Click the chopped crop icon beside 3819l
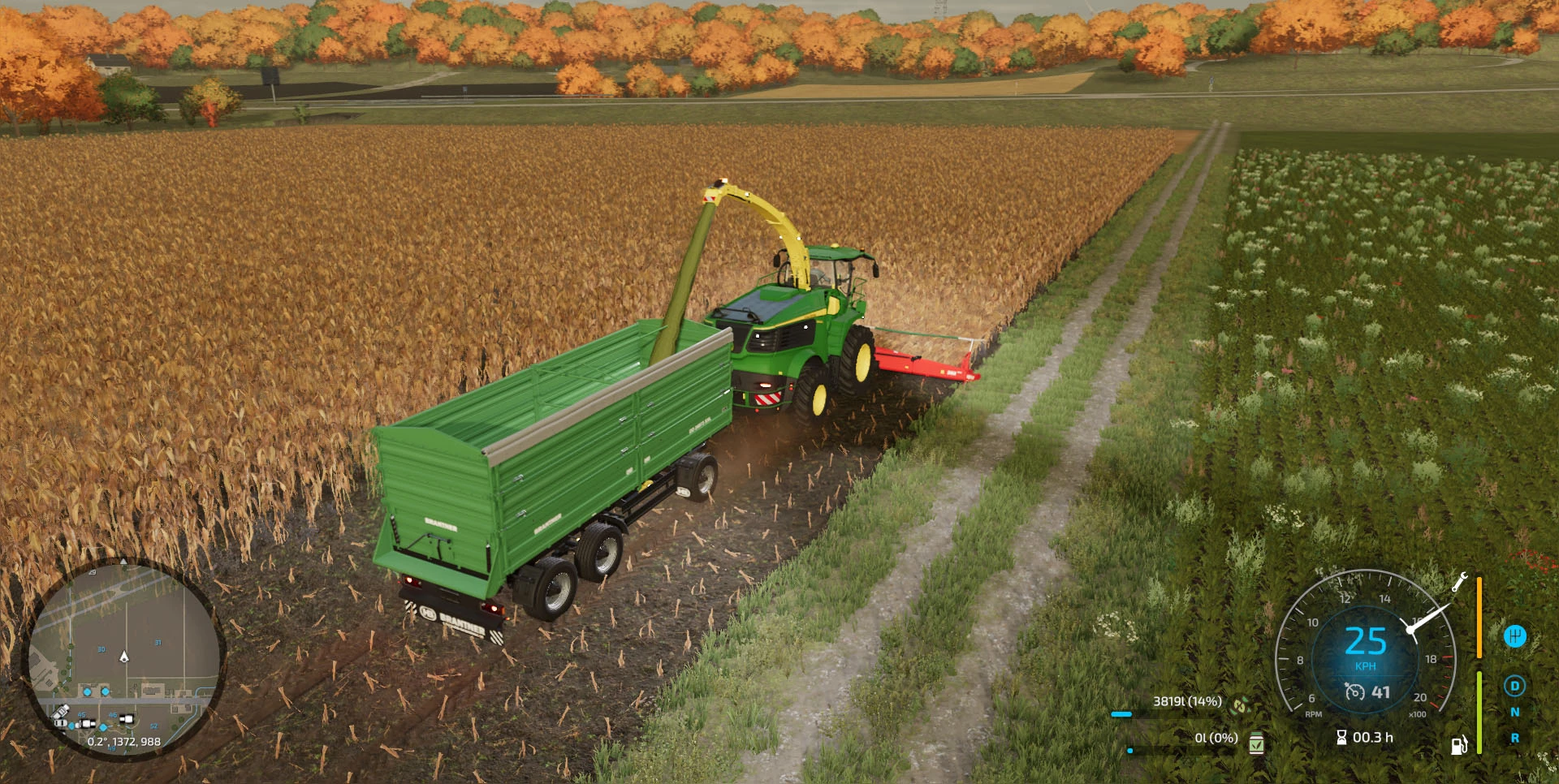Image resolution: width=1559 pixels, height=784 pixels. 1240,706
